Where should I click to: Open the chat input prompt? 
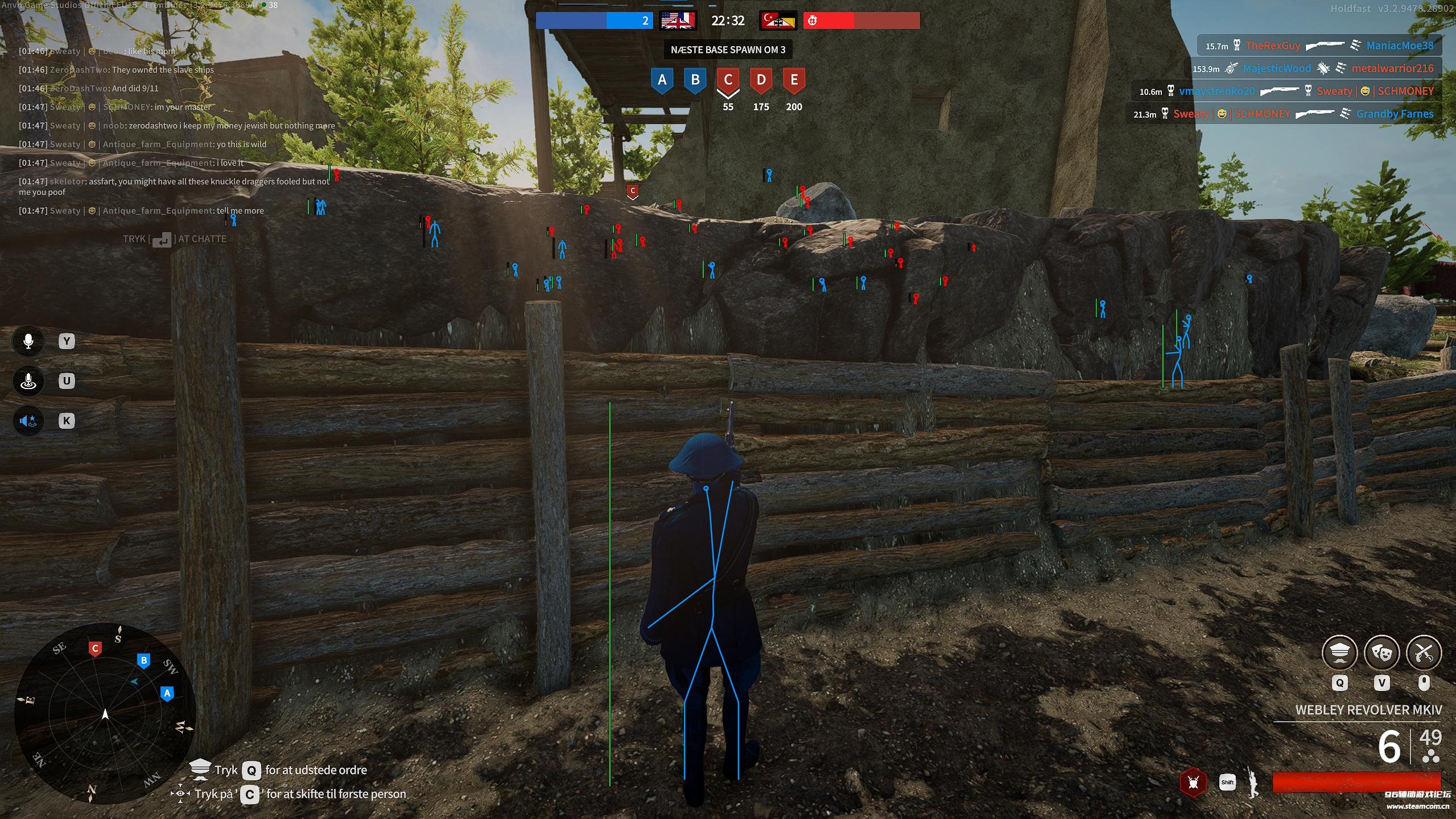coord(175,239)
